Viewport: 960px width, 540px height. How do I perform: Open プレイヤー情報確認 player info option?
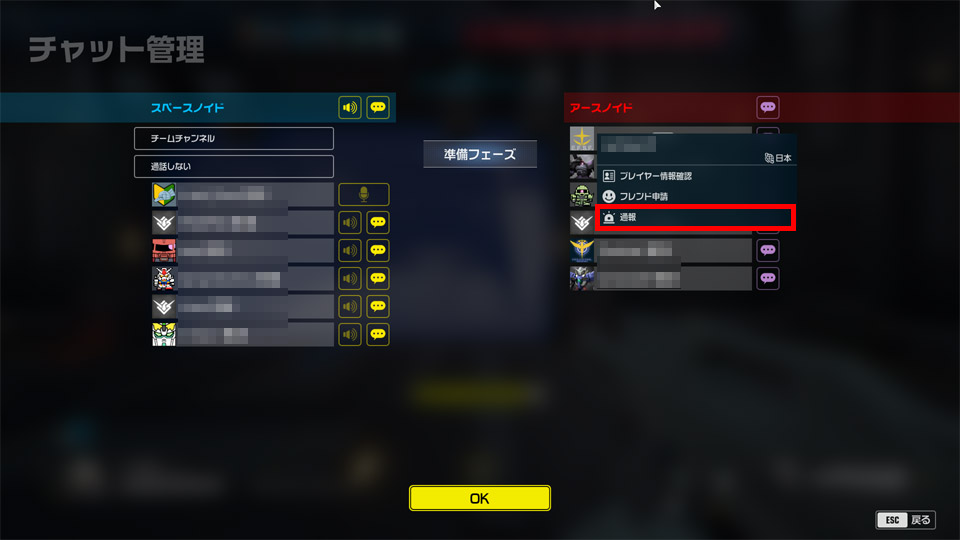(695, 176)
